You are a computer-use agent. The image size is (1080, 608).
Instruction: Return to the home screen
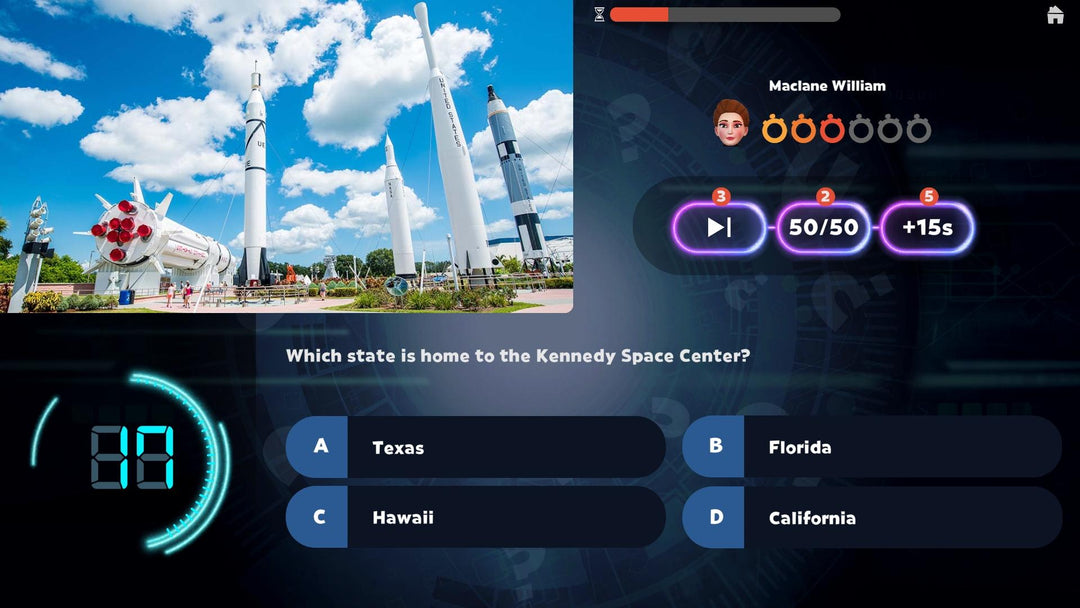click(x=1055, y=15)
